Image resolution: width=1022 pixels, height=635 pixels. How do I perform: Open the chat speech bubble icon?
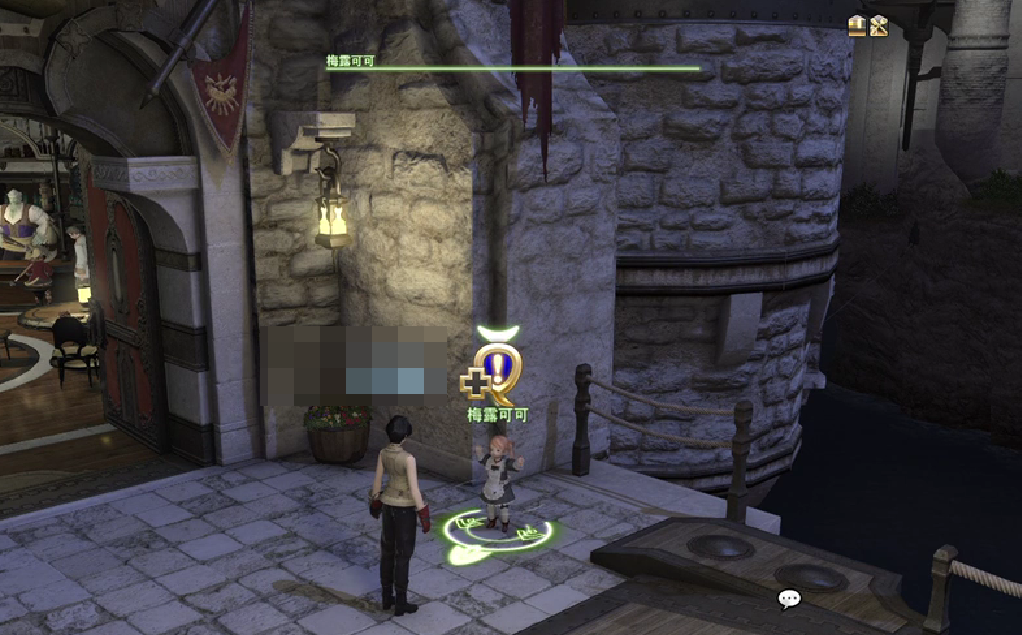[789, 599]
